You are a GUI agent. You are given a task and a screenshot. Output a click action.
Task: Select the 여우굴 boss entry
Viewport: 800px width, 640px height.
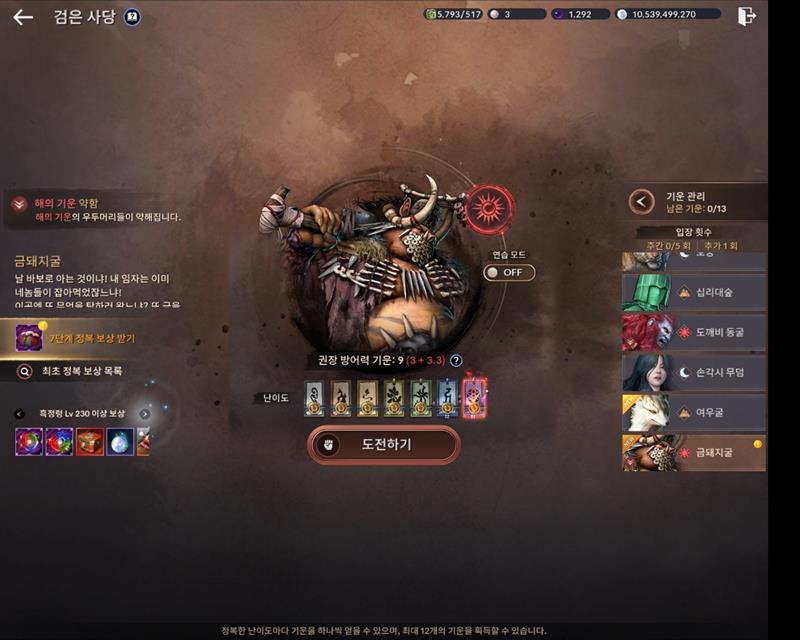694,412
